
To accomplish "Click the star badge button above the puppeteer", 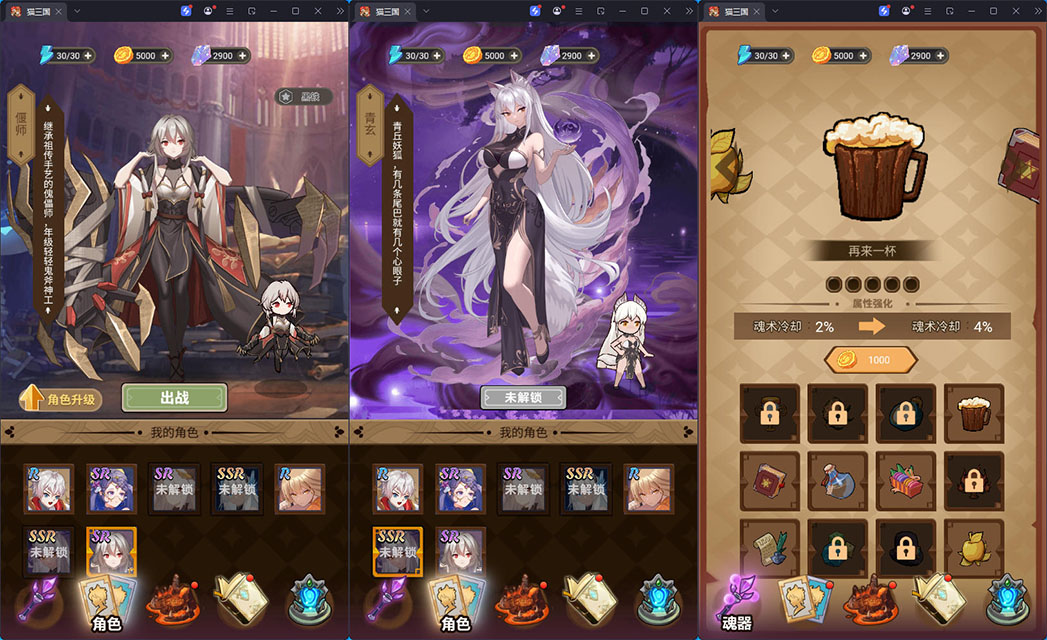I will point(303,97).
